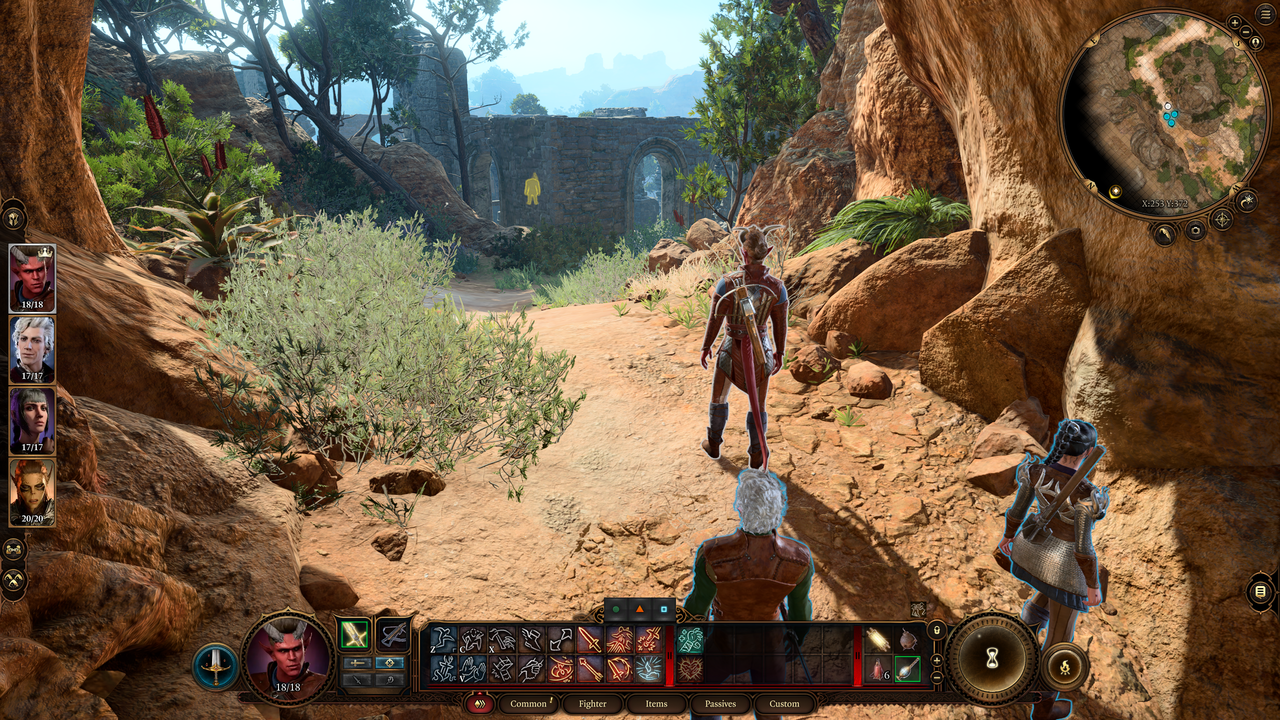Use the red potion with count 6
The height and width of the screenshot is (720, 1280).
[877, 668]
